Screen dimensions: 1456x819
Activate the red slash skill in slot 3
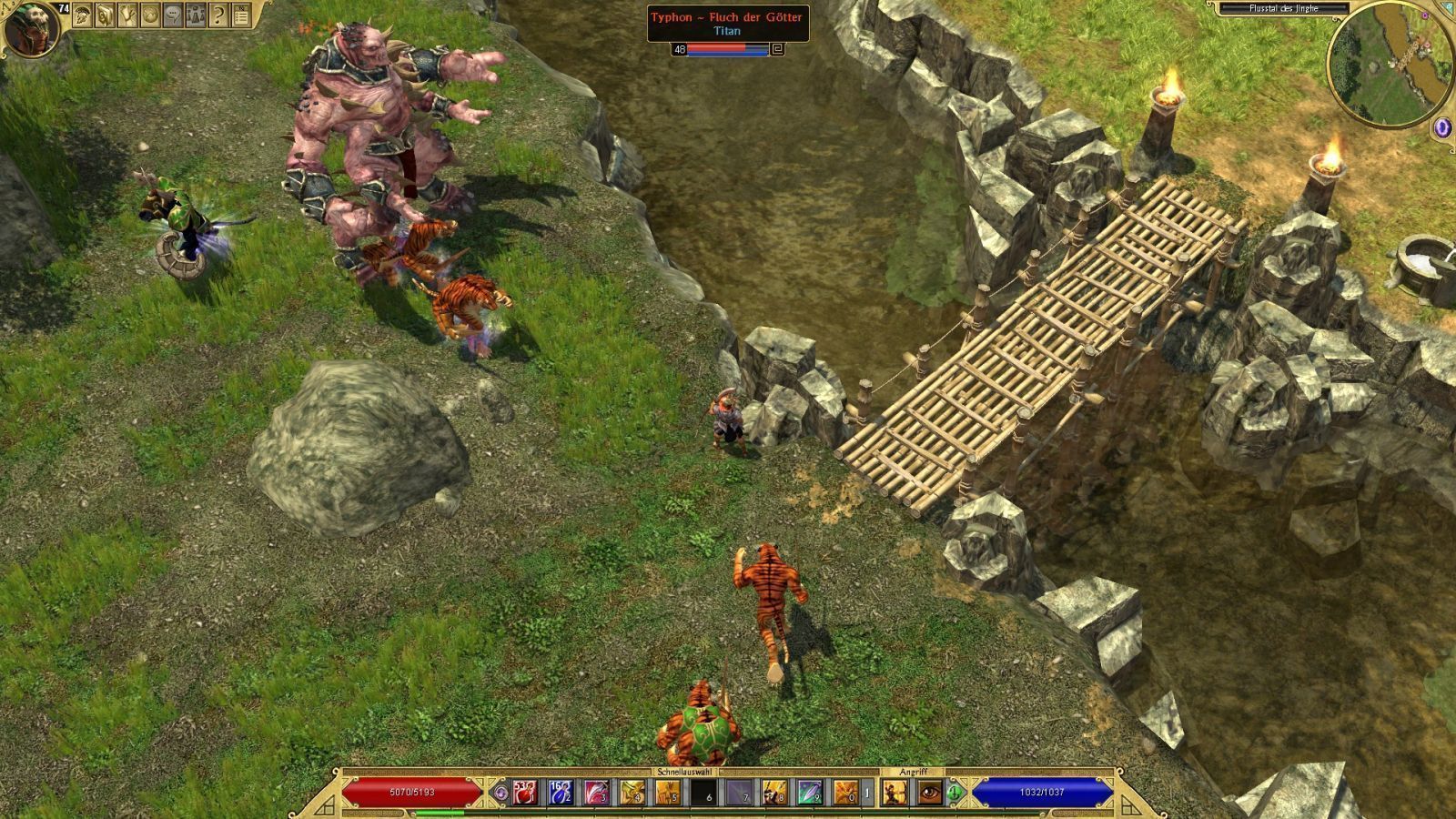[597, 793]
